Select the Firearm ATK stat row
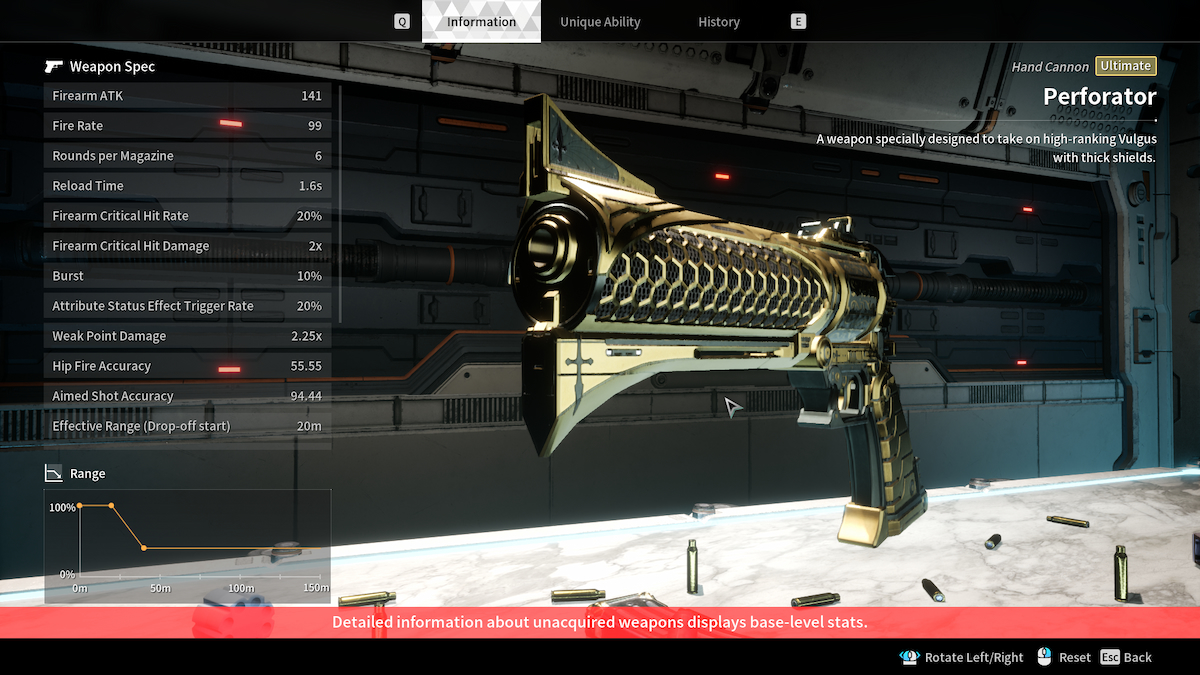Screen dimensions: 1200x675 [x=187, y=96]
